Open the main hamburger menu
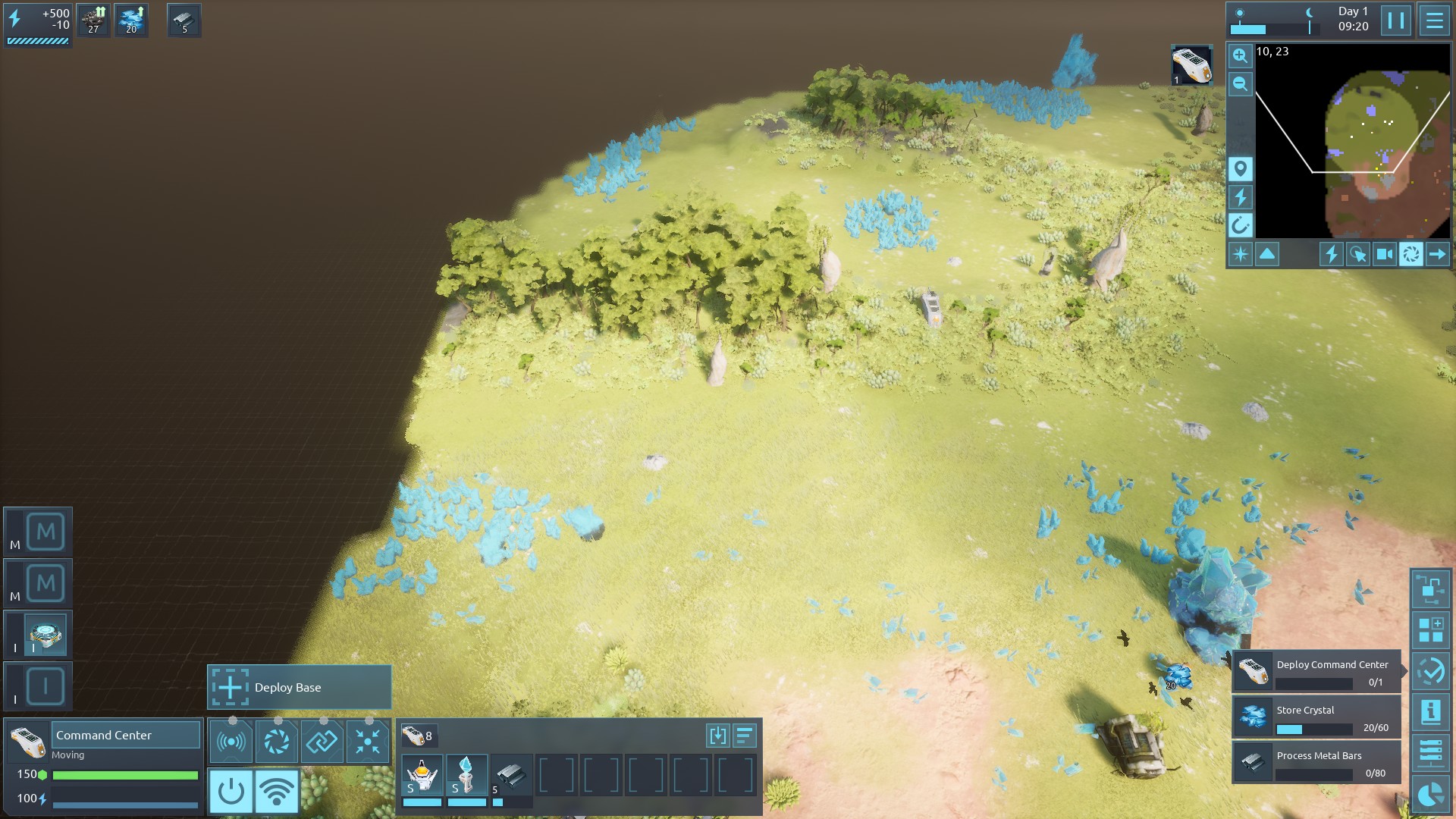 (x=1434, y=20)
